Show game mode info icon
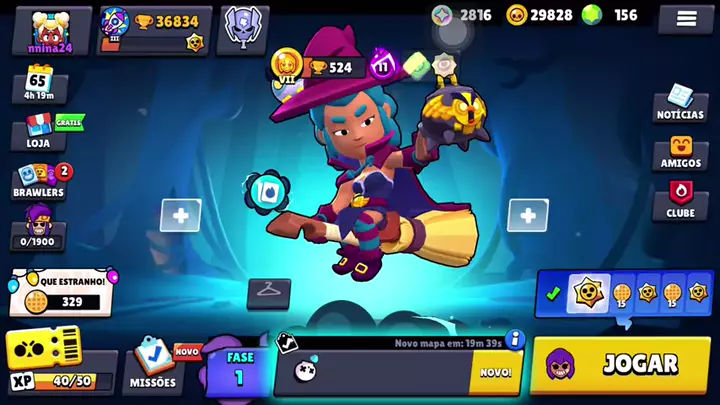This screenshot has width=720, height=405. [x=516, y=340]
